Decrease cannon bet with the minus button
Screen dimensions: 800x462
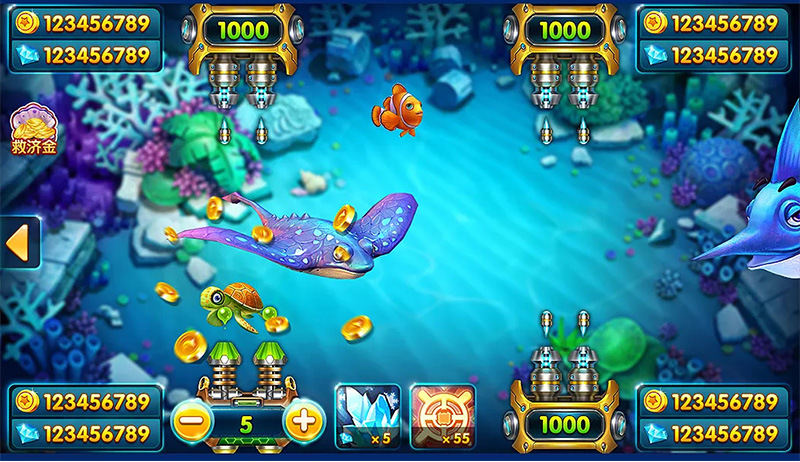coord(189,421)
